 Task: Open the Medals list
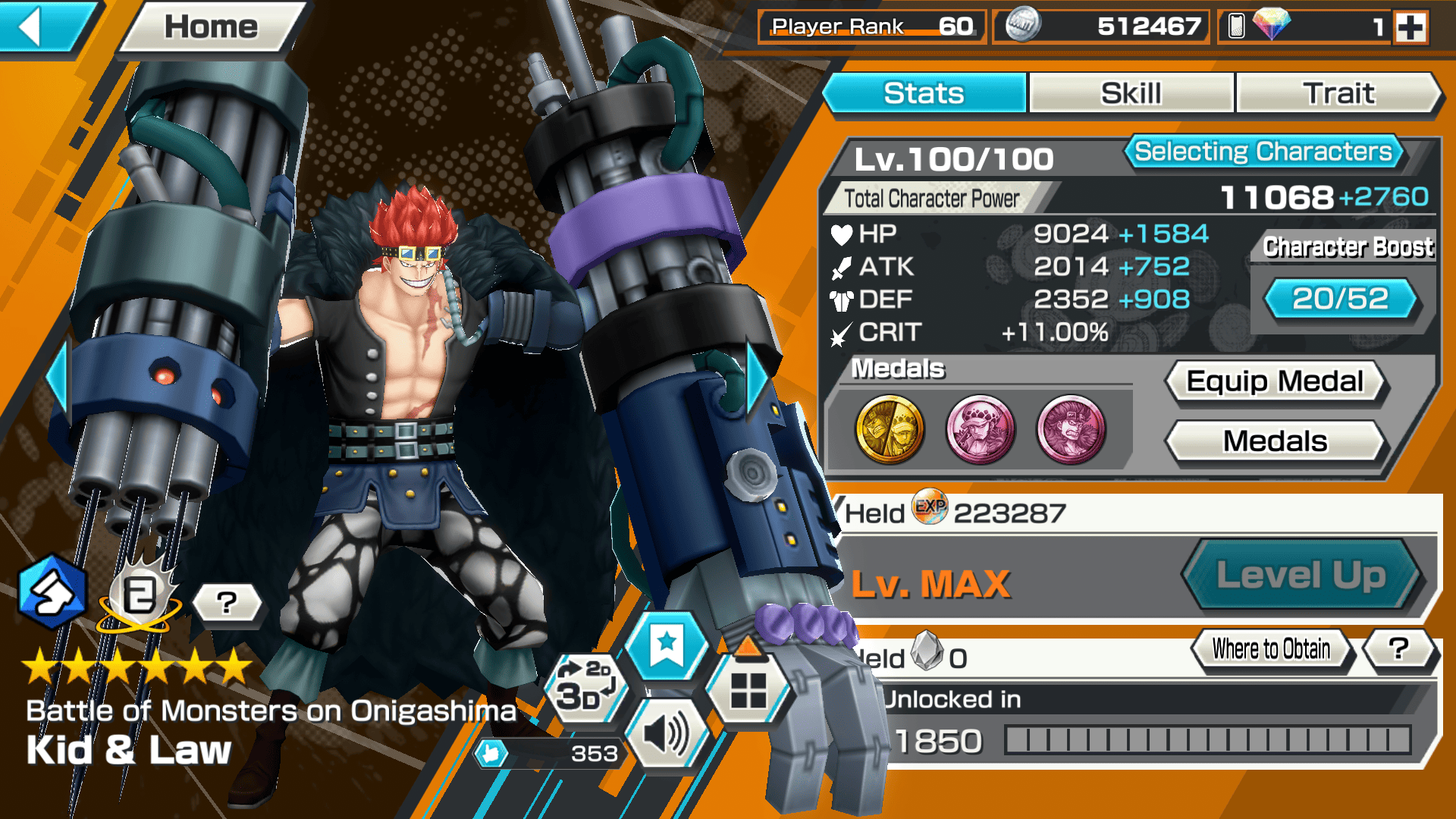[x=1275, y=441]
